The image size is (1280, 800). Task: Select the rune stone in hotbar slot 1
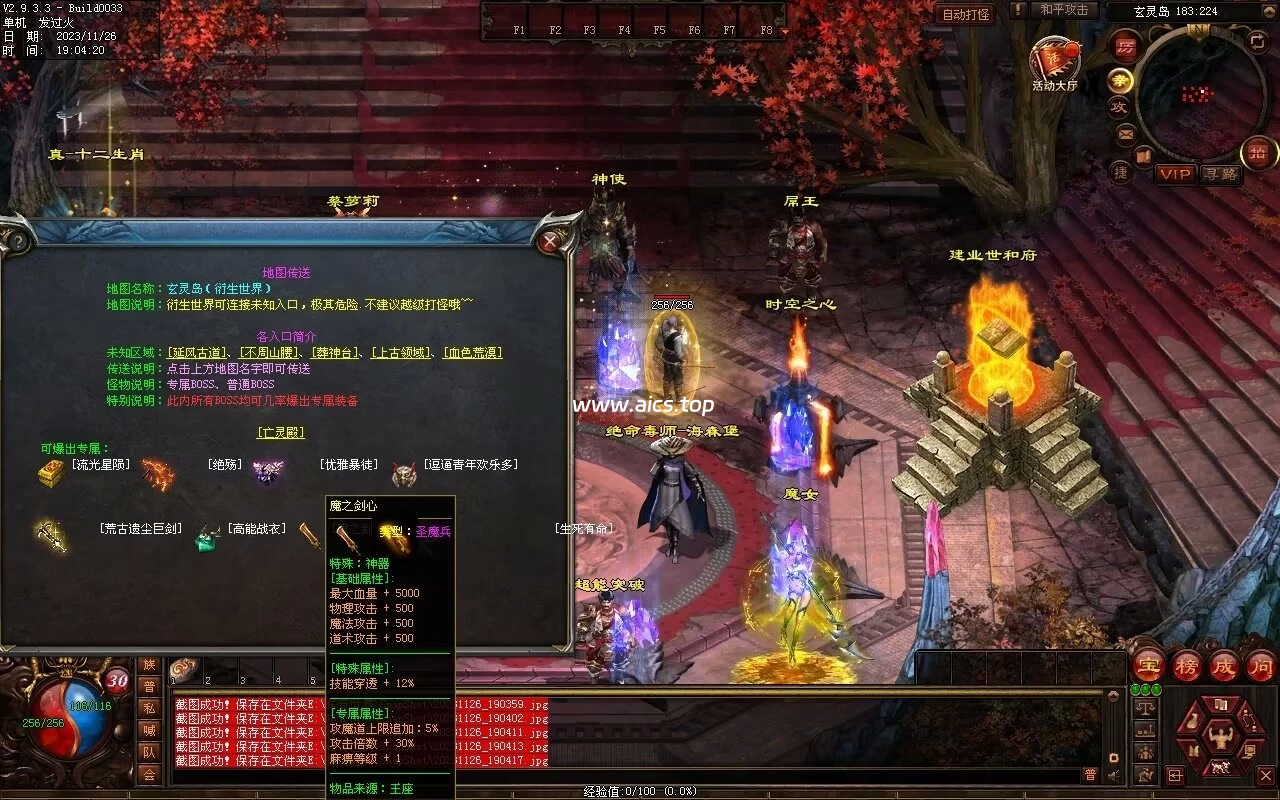(183, 670)
